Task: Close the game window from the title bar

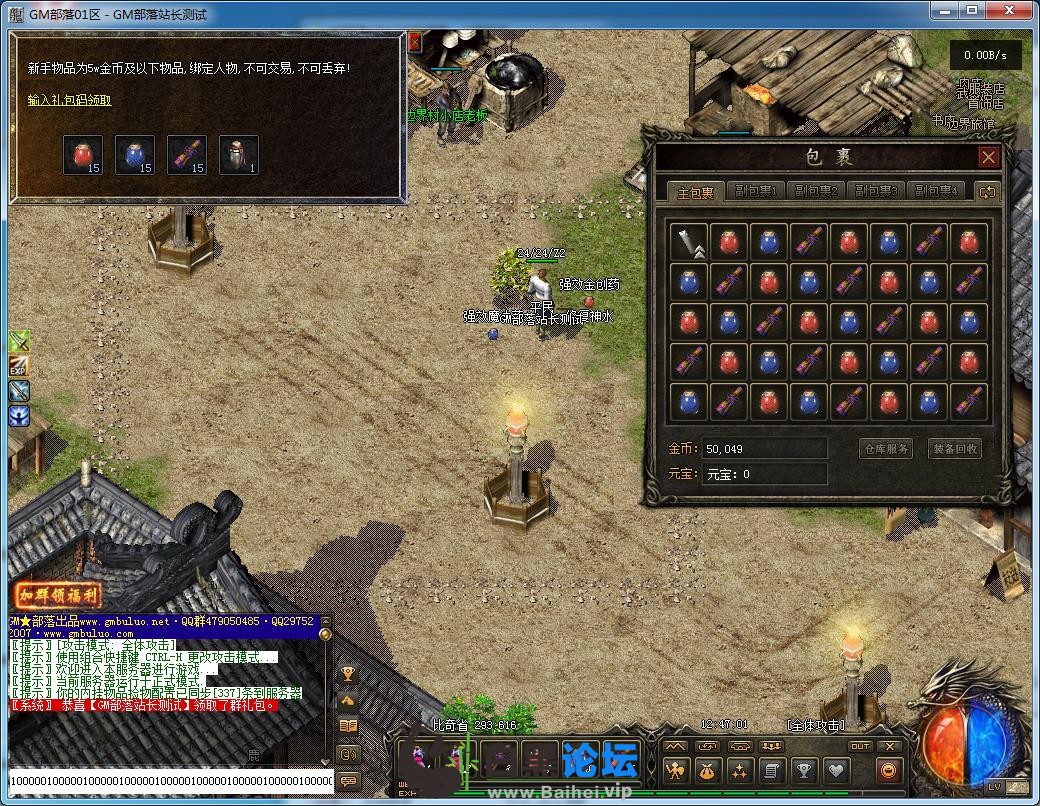Action: tap(1014, 9)
